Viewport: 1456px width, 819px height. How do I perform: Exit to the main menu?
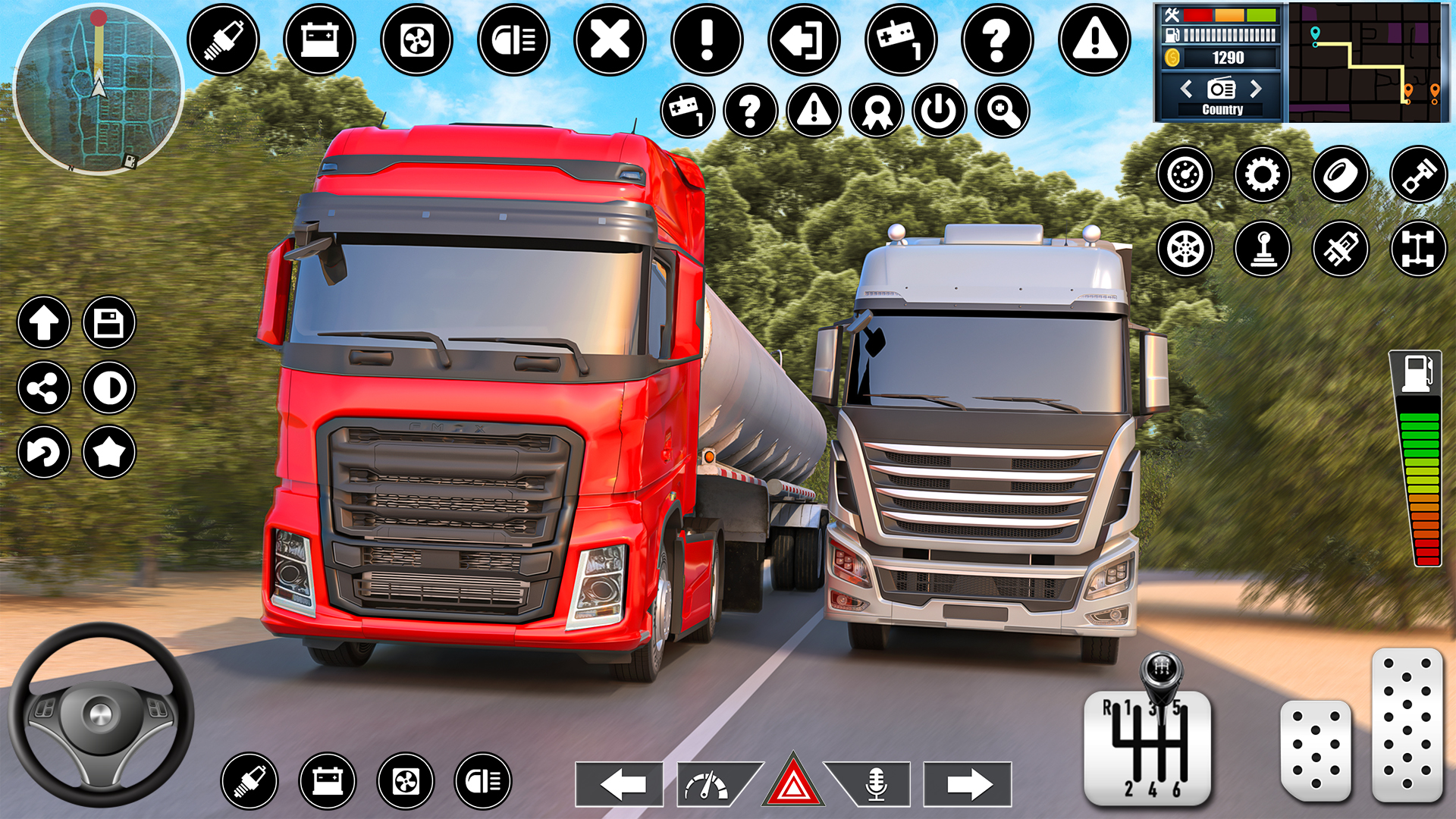[804, 40]
